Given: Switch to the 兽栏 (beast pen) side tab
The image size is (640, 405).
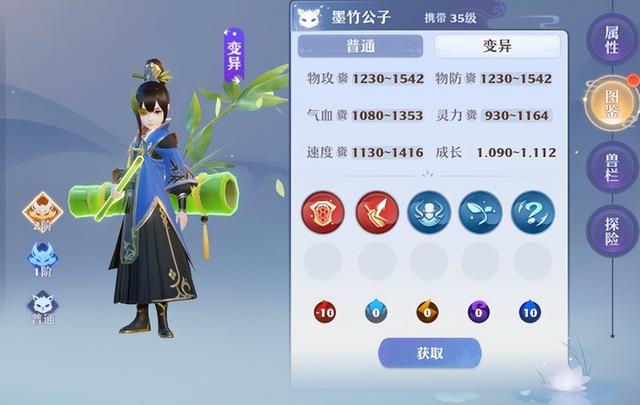Looking at the screenshot, I should coord(610,164).
